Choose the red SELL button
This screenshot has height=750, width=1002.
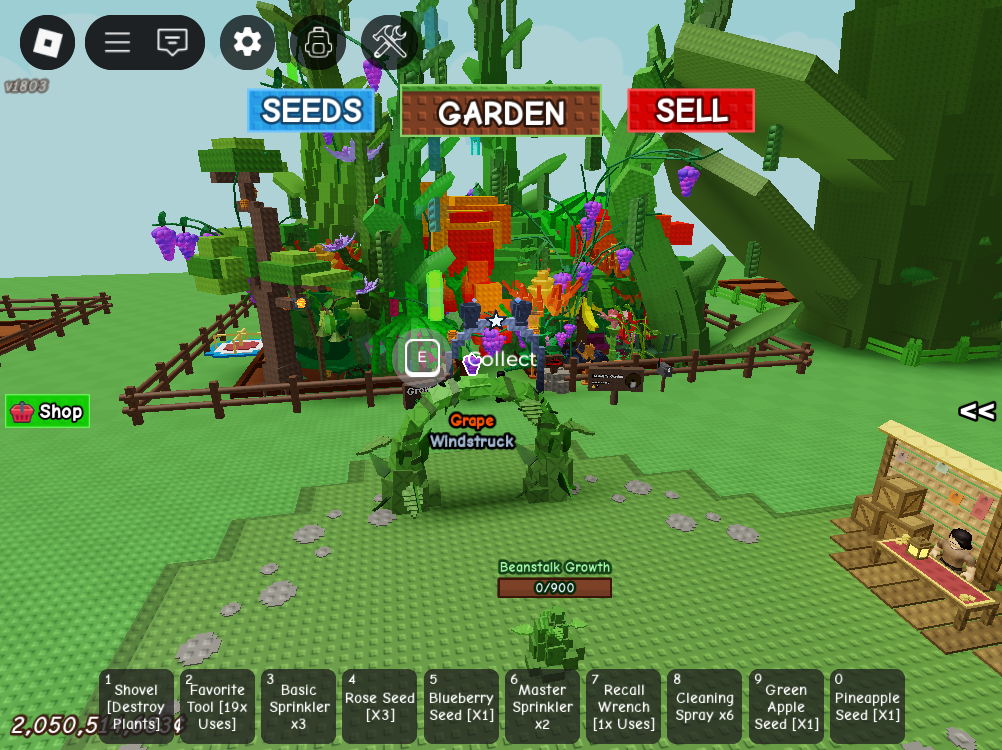pyautogui.click(x=691, y=110)
